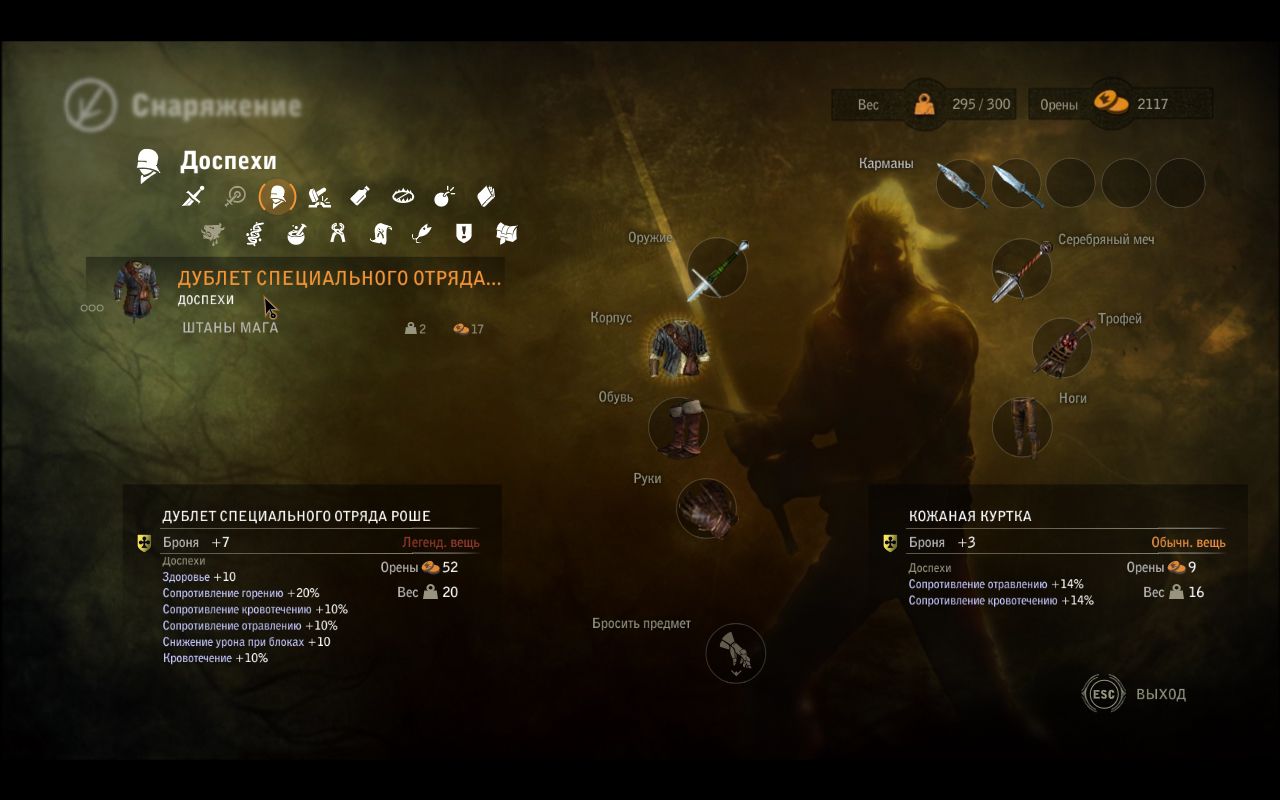Select the potions bottle filter icon
1280x800 pixels.
point(362,196)
